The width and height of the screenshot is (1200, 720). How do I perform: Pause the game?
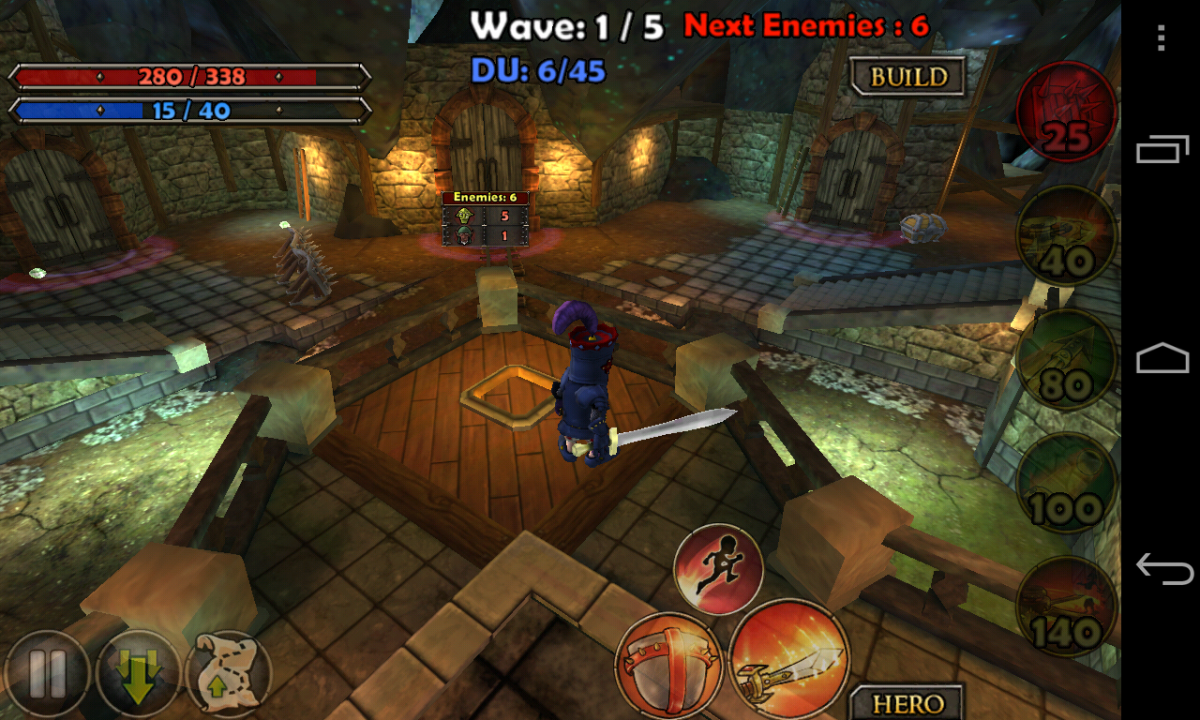pyautogui.click(x=46, y=677)
